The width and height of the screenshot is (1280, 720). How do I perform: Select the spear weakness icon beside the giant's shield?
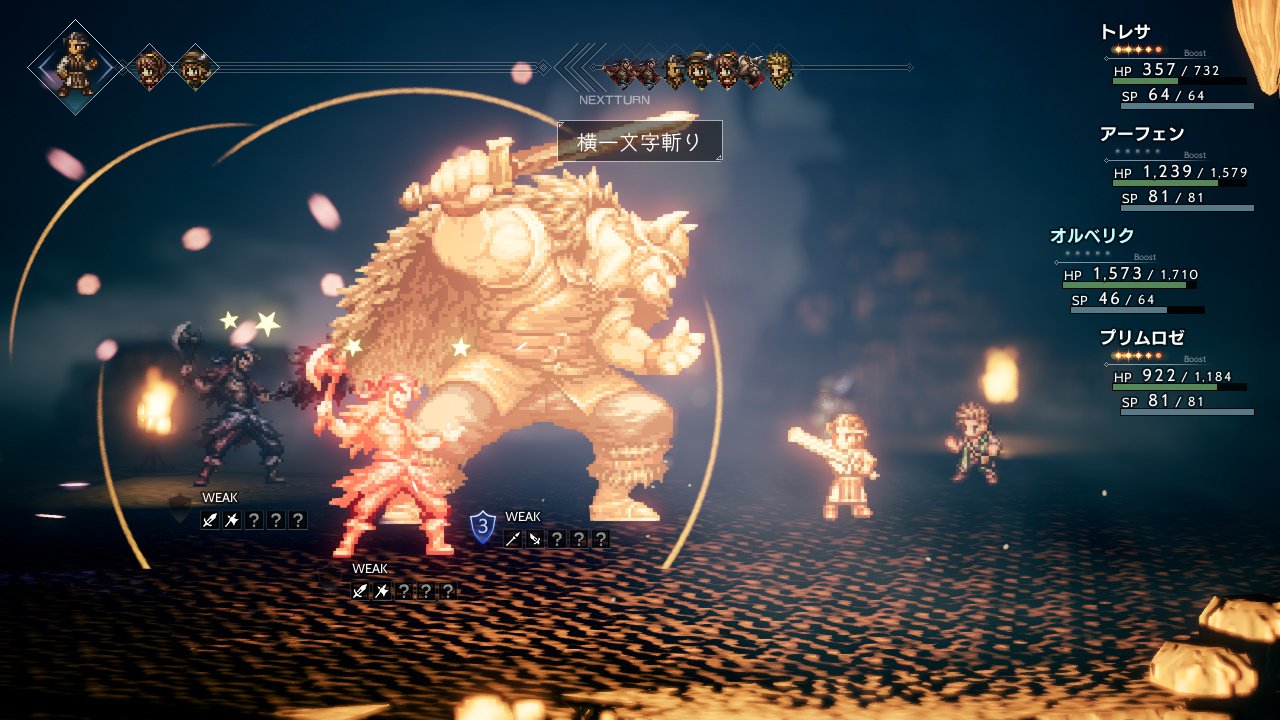click(513, 539)
